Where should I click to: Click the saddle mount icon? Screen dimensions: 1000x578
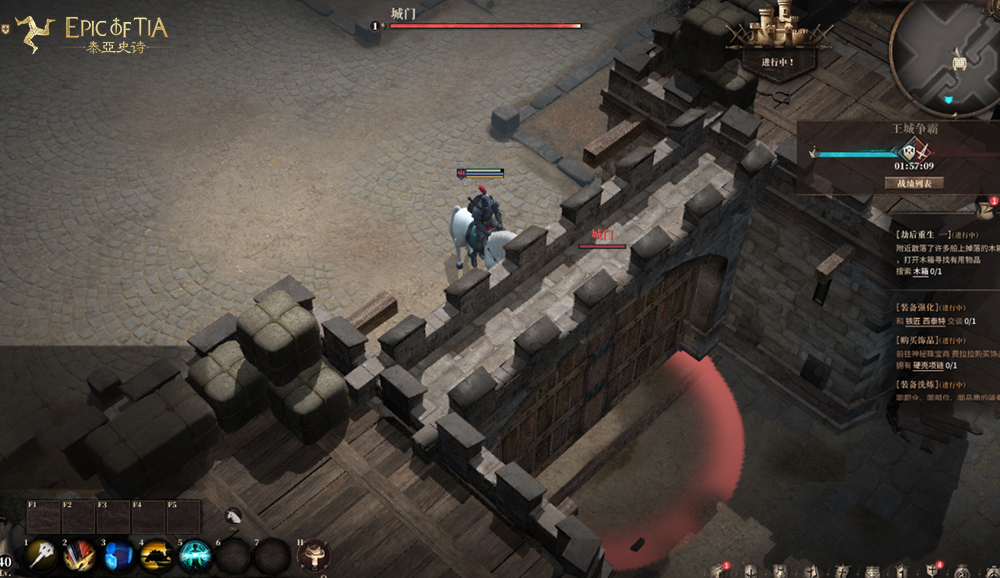point(314,555)
